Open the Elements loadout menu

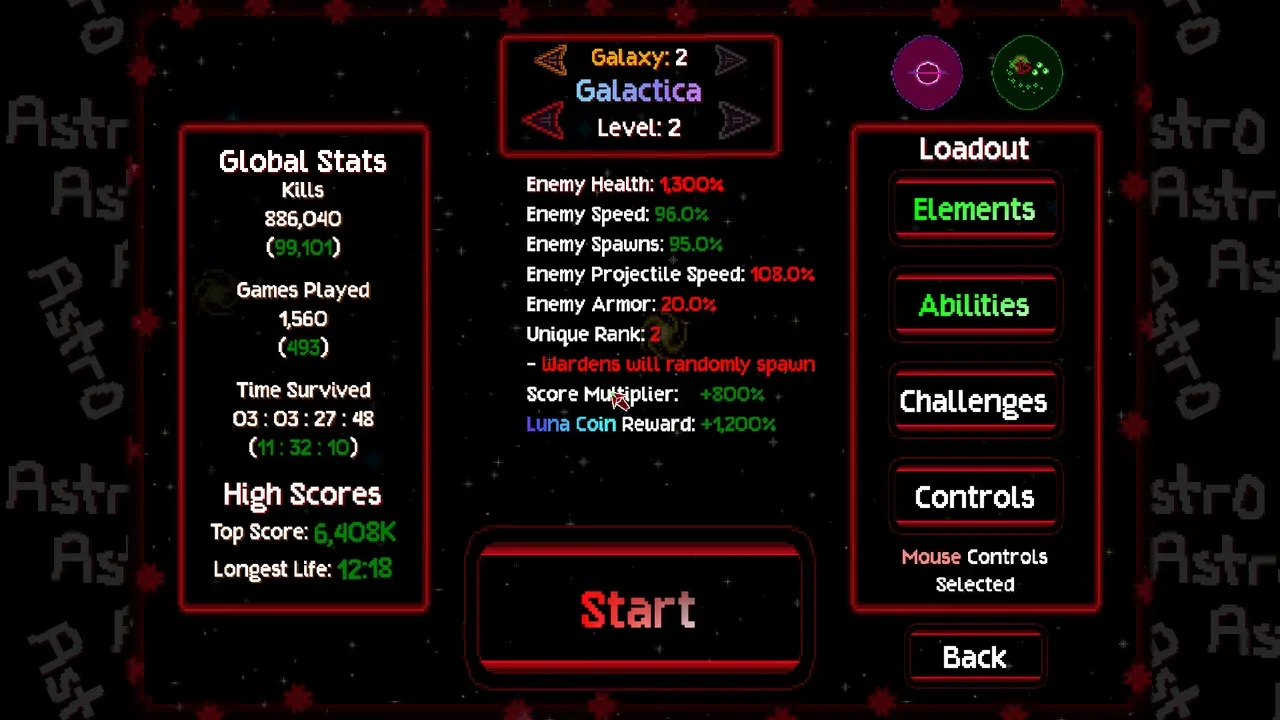974,210
